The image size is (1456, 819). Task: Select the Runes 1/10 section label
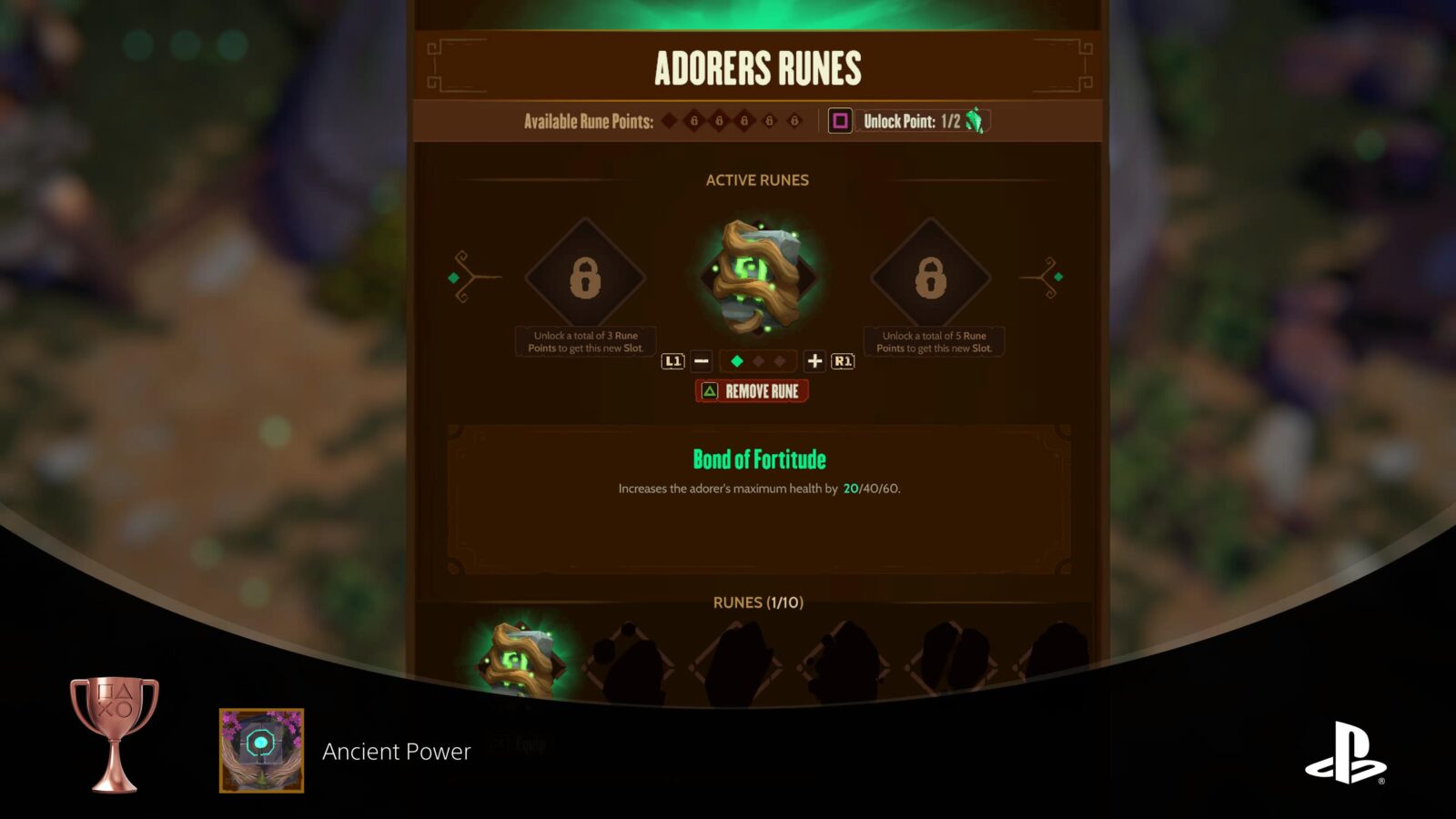click(755, 602)
